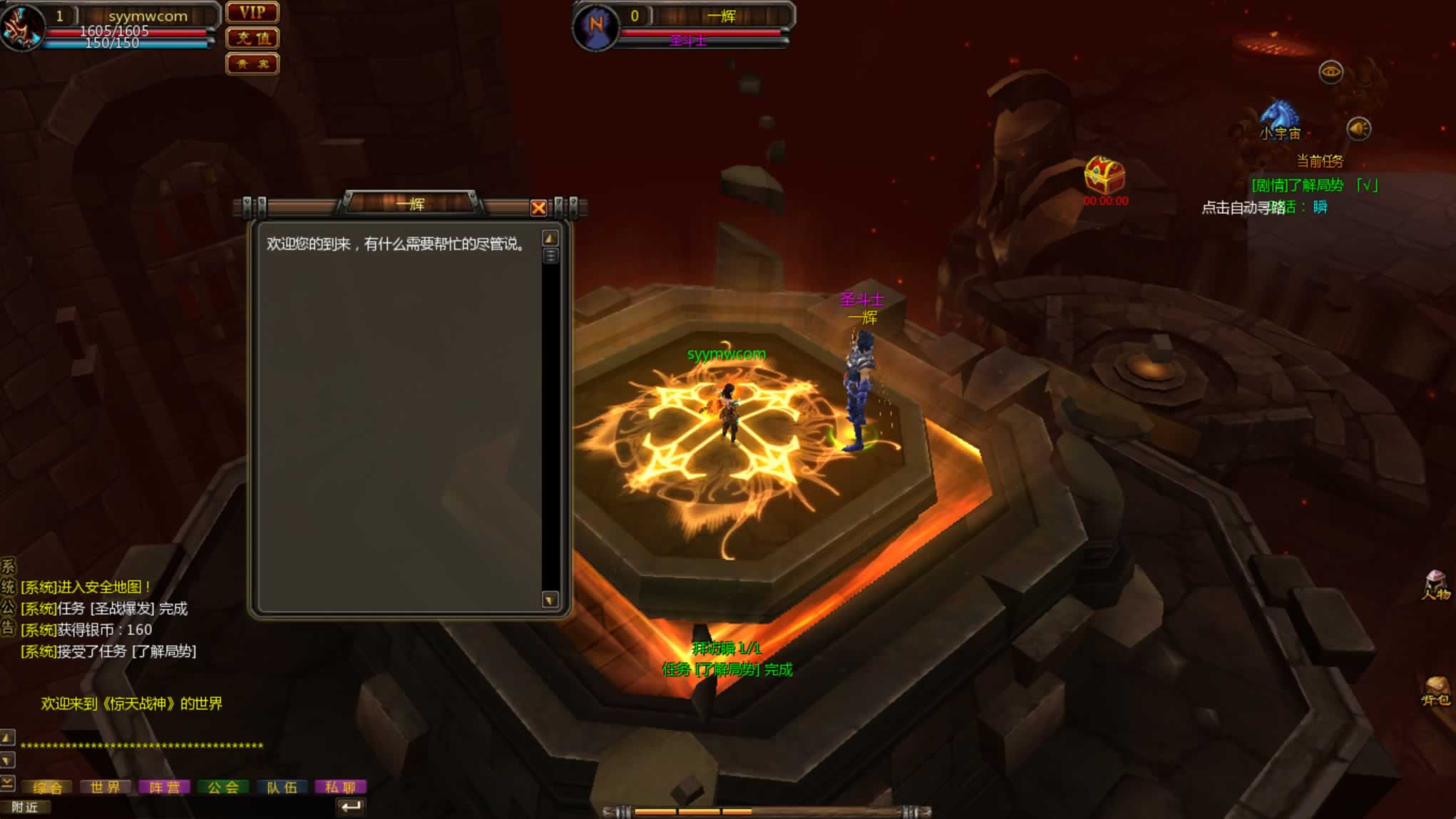This screenshot has width=1456, height=819.
Task: Open the red treasure chest reward
Action: 1104,175
